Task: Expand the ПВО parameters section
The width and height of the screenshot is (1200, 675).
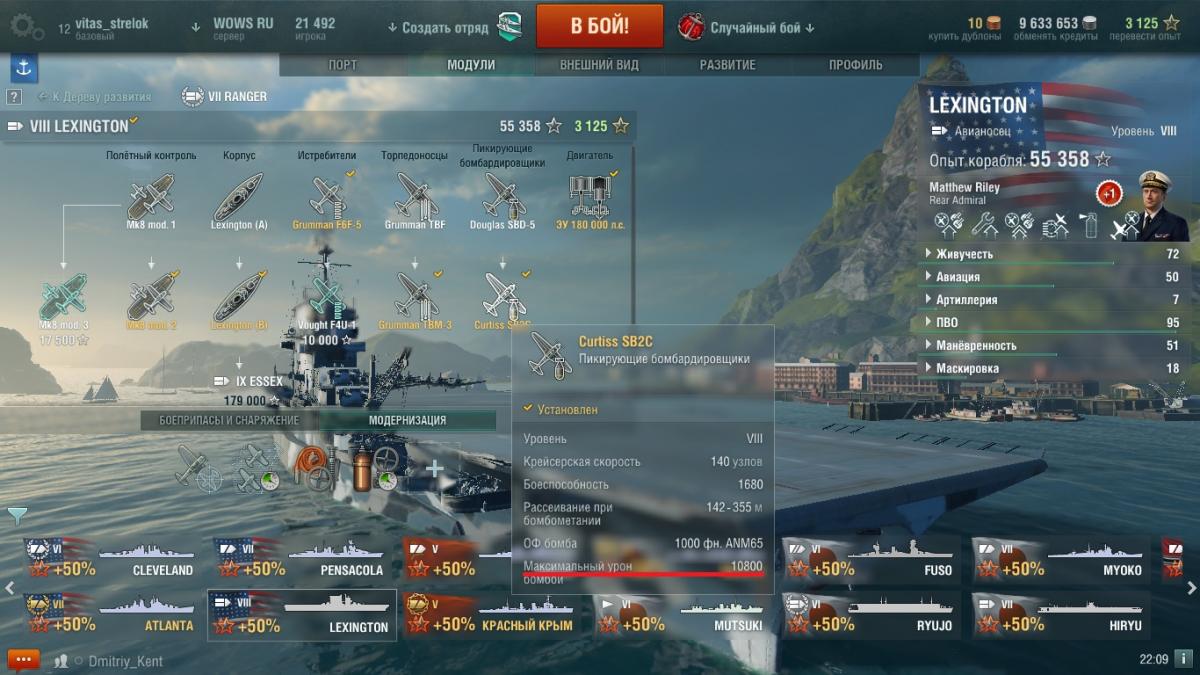Action: click(946, 323)
